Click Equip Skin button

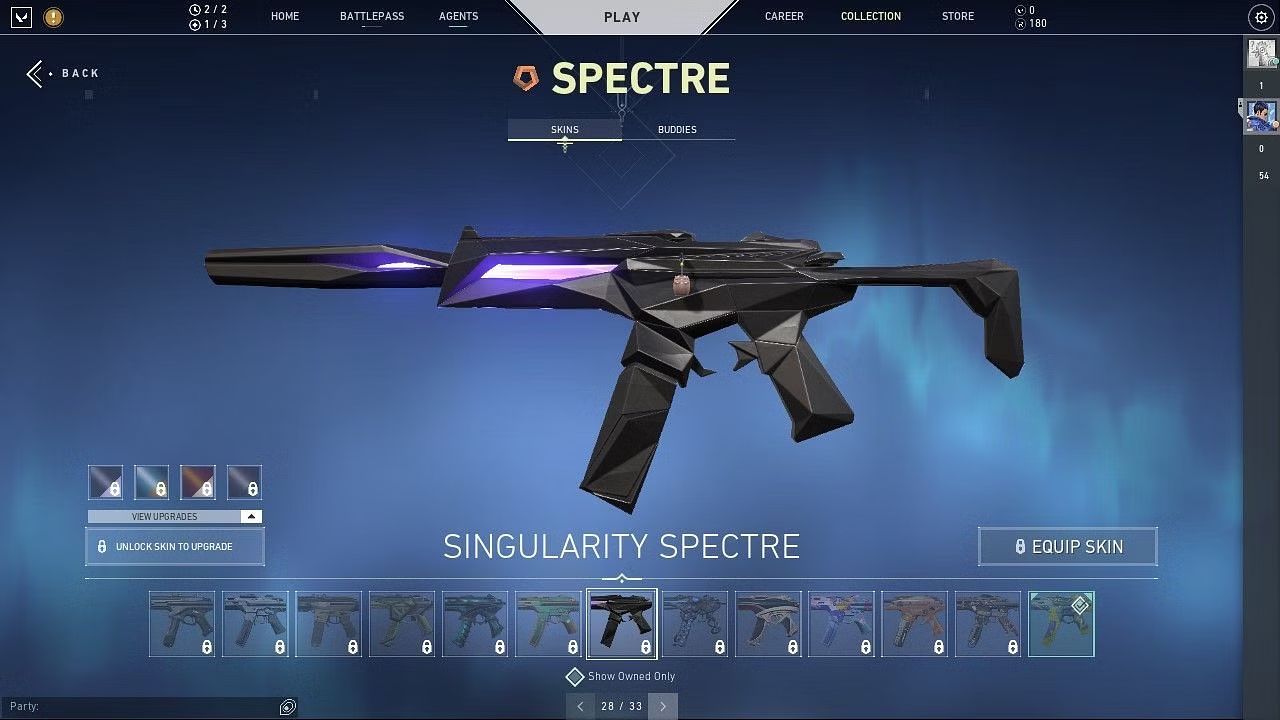pyautogui.click(x=1067, y=546)
